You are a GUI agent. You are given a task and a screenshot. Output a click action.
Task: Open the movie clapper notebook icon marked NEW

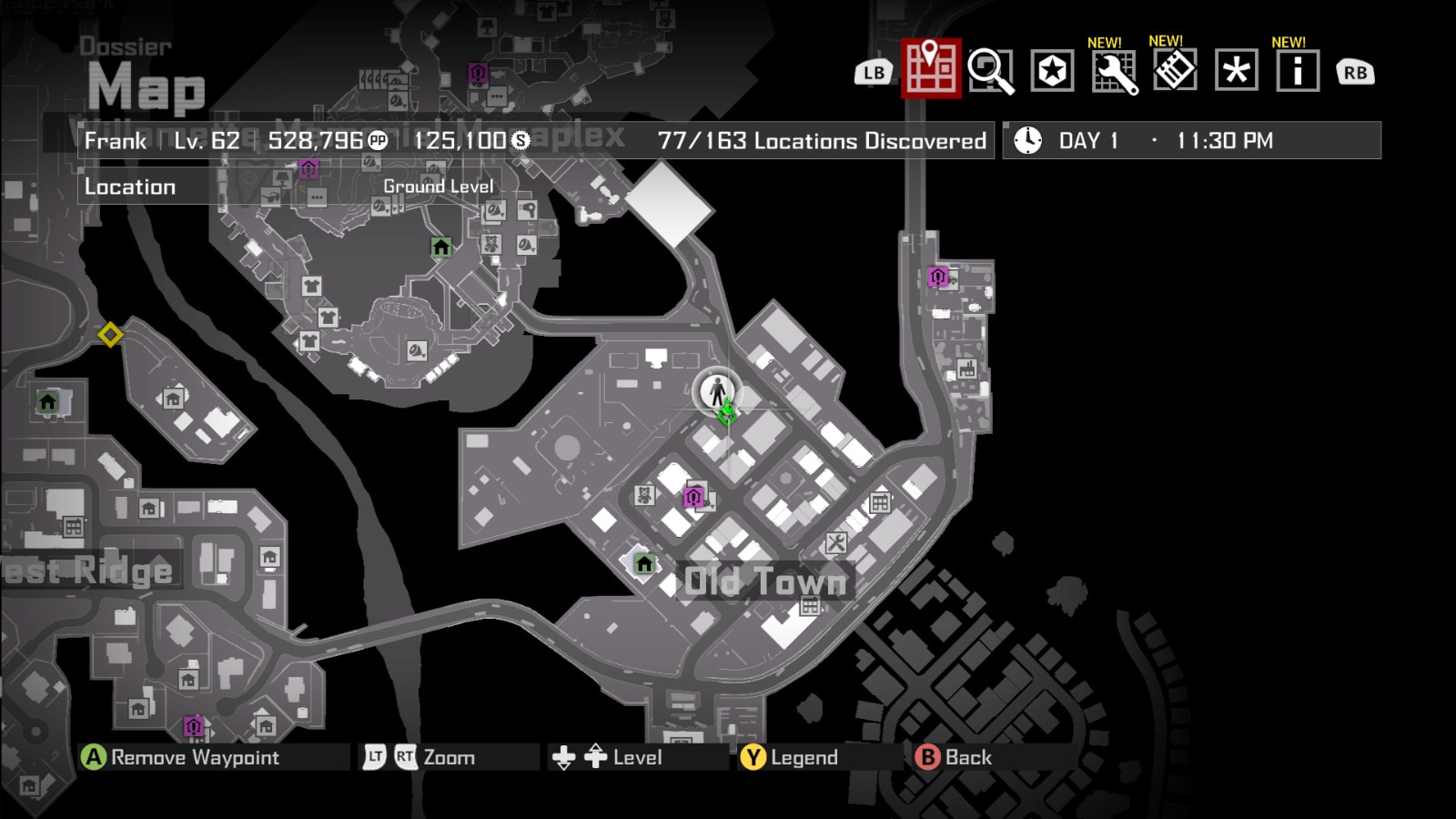[1176, 70]
